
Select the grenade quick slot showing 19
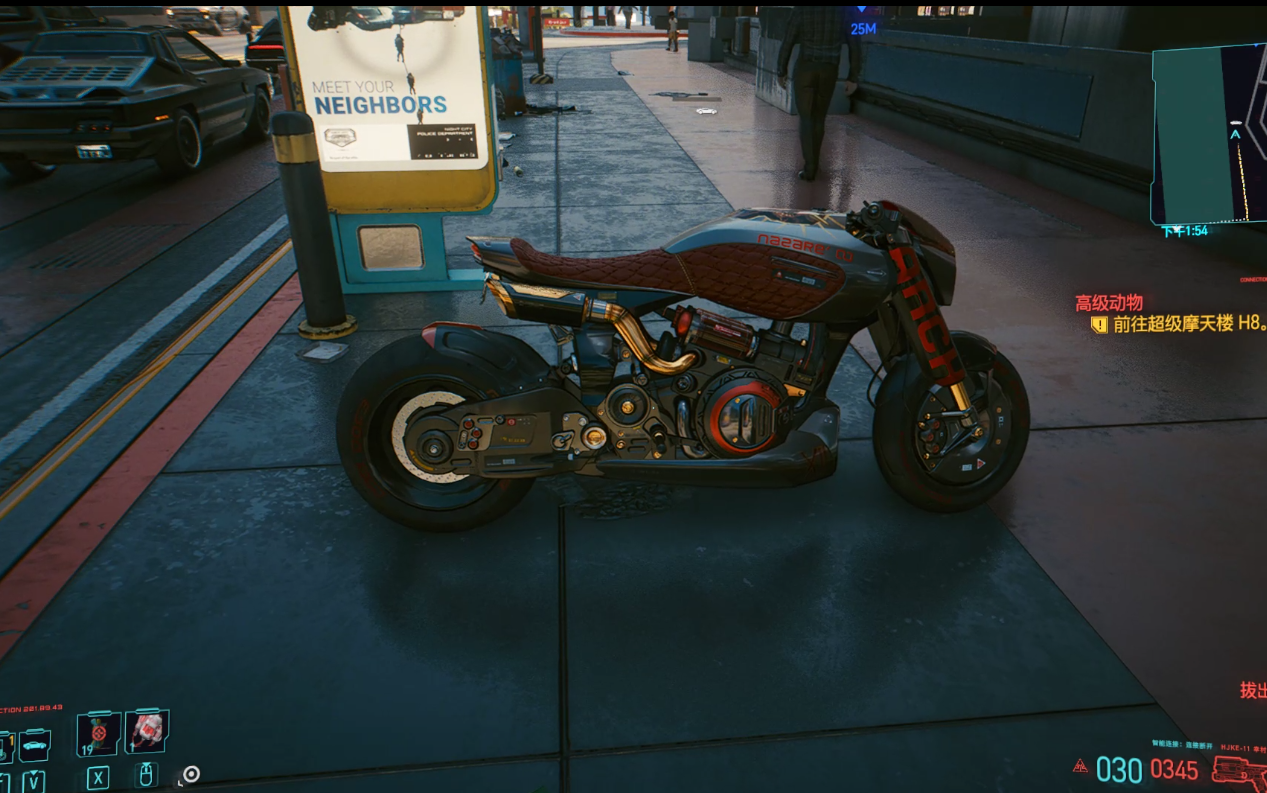point(98,733)
